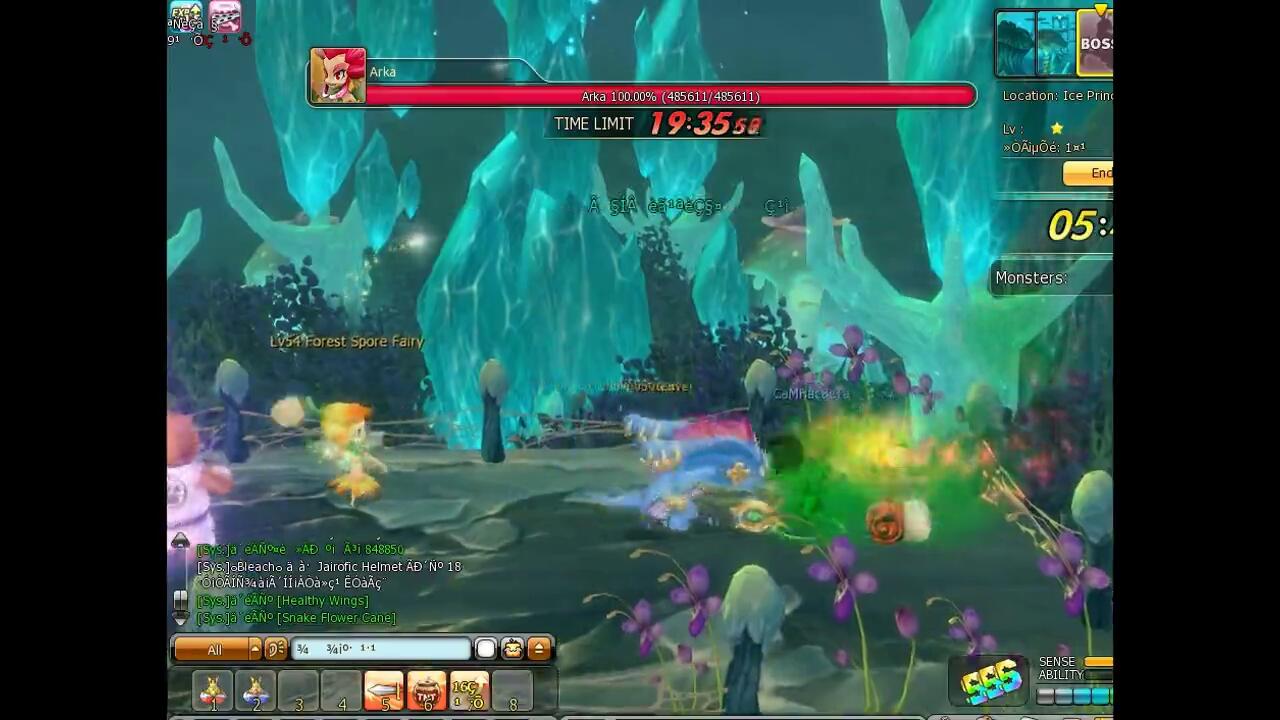Click the white square button in chat bar
The height and width of the screenshot is (720, 1280).
coord(486,649)
